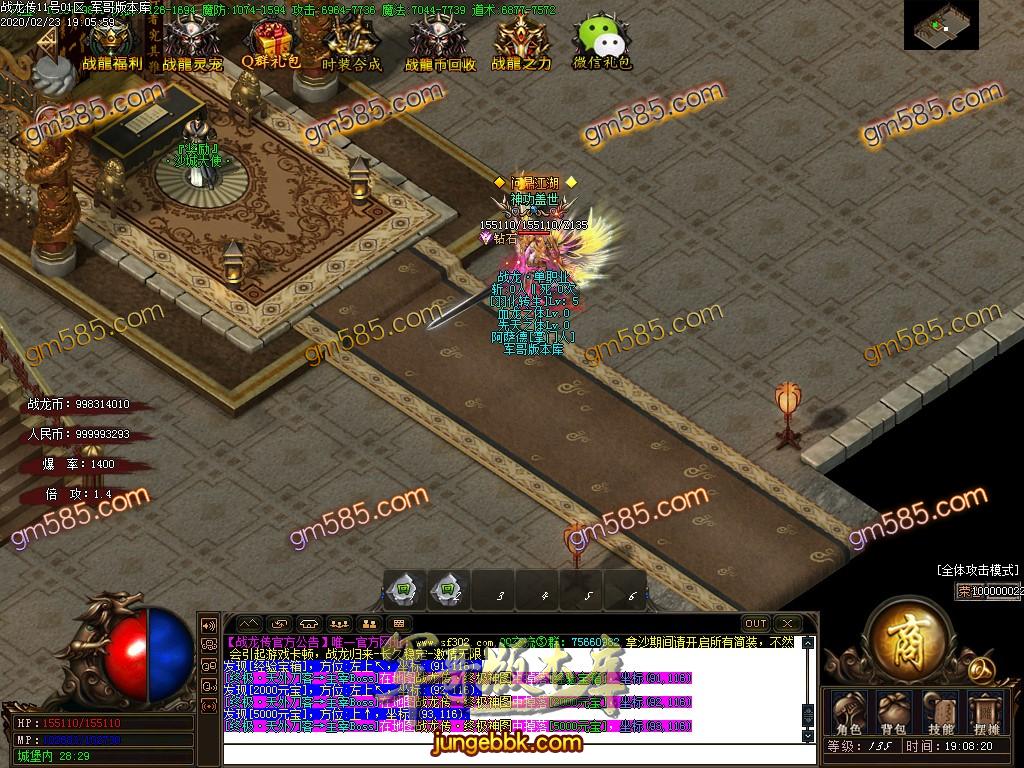This screenshot has height=768, width=1024.
Task: Open the 技能 skills panel
Action: click(x=940, y=711)
